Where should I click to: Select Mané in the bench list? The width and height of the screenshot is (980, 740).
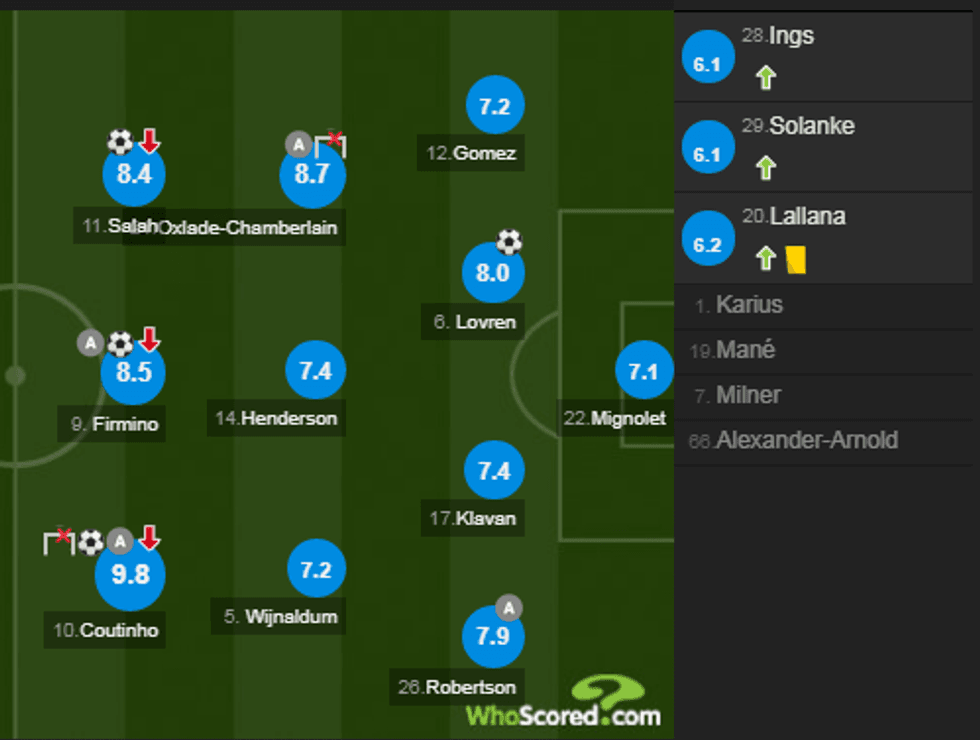point(745,350)
